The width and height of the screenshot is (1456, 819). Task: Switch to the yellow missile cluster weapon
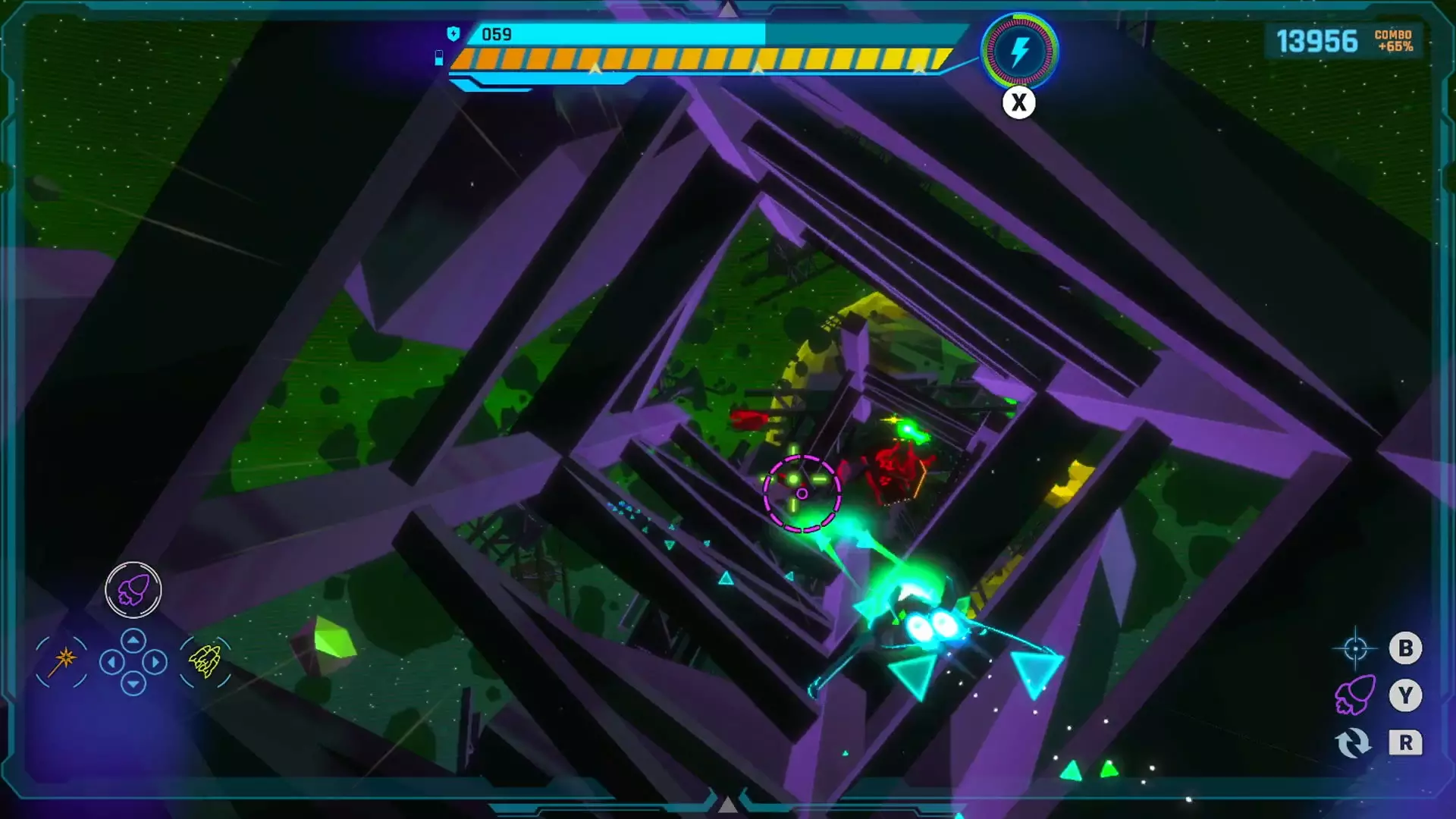[x=205, y=661]
